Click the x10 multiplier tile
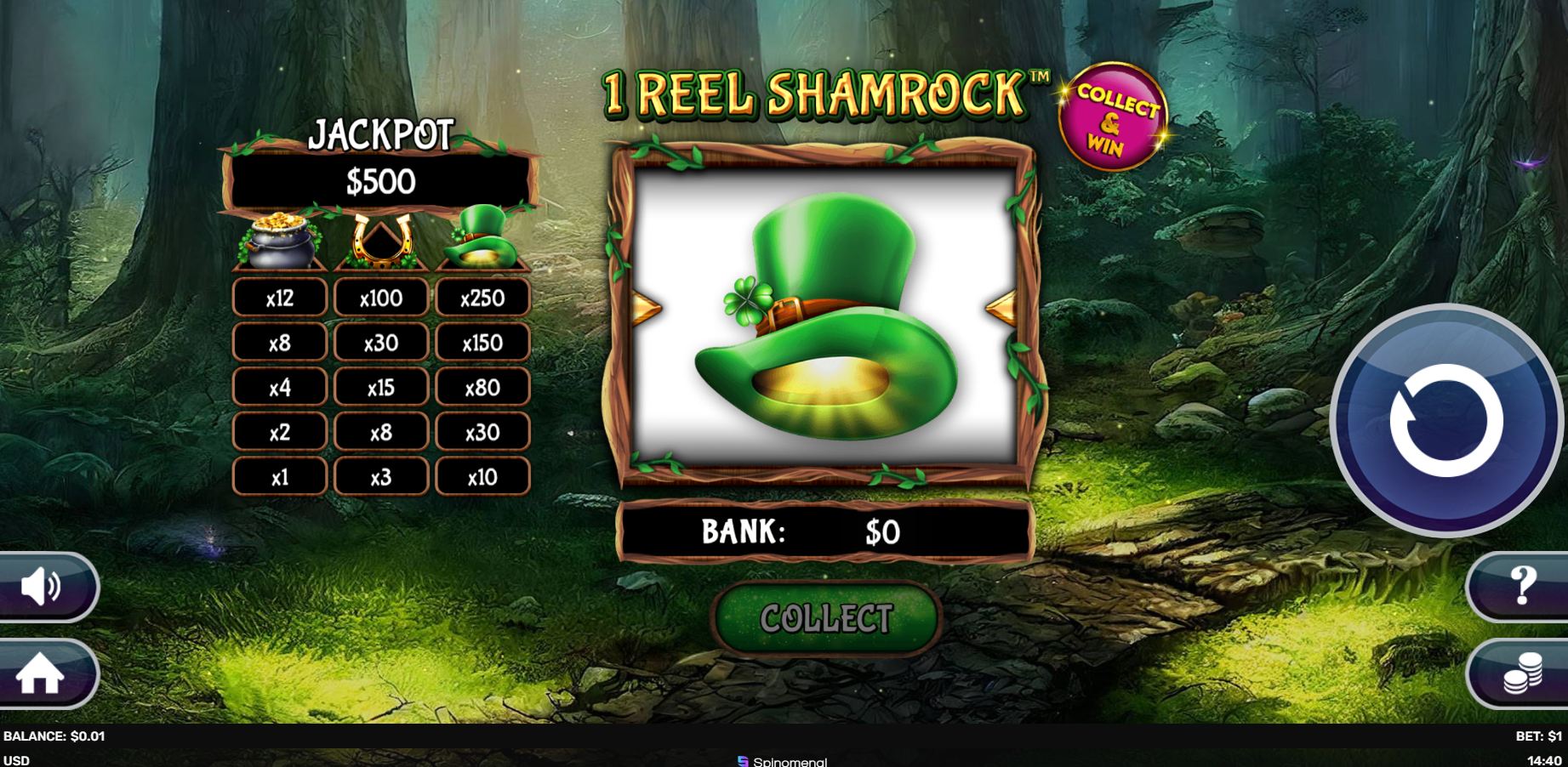This screenshot has width=1568, height=767. (482, 477)
